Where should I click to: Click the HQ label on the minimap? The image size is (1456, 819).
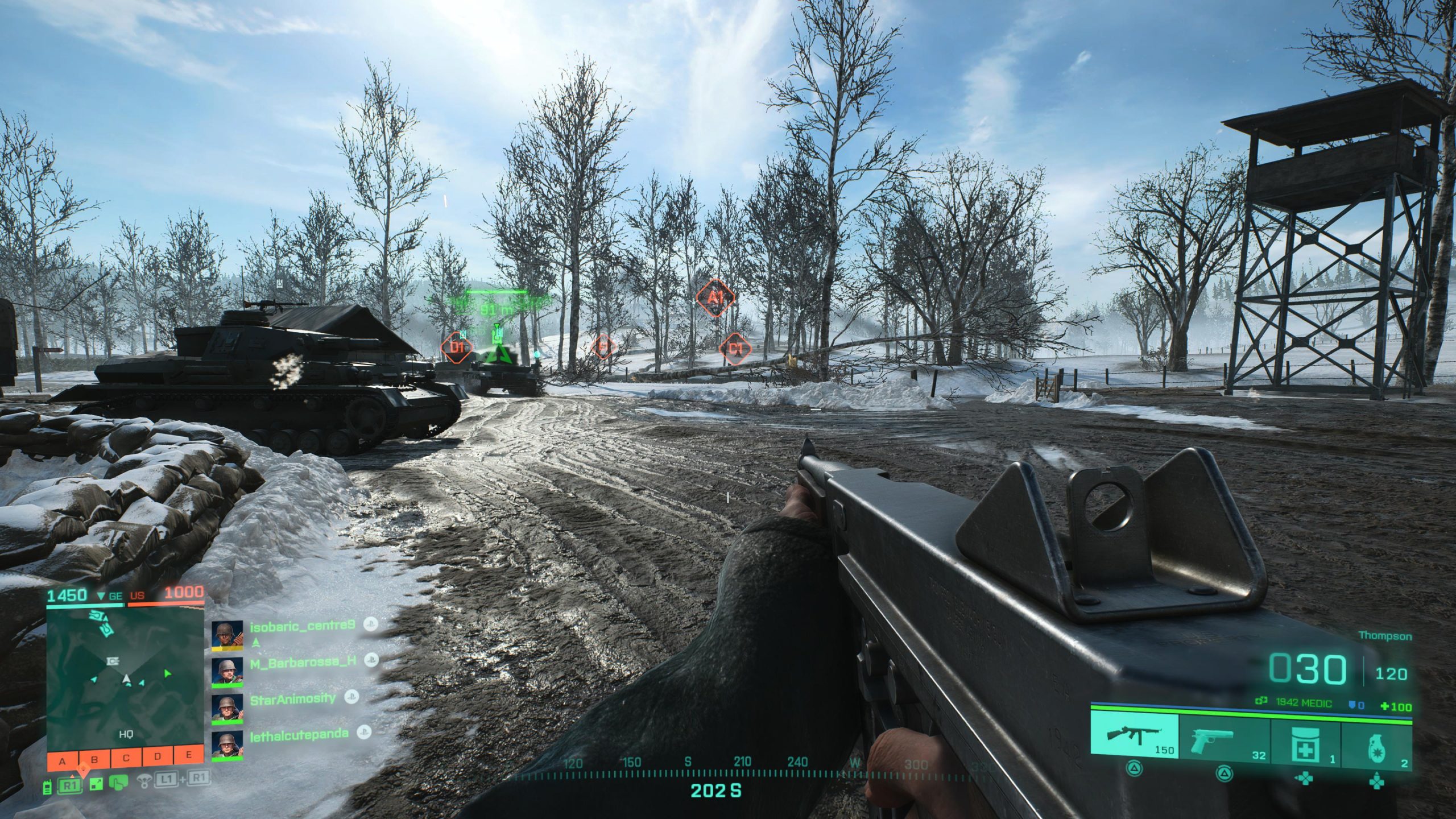point(126,734)
